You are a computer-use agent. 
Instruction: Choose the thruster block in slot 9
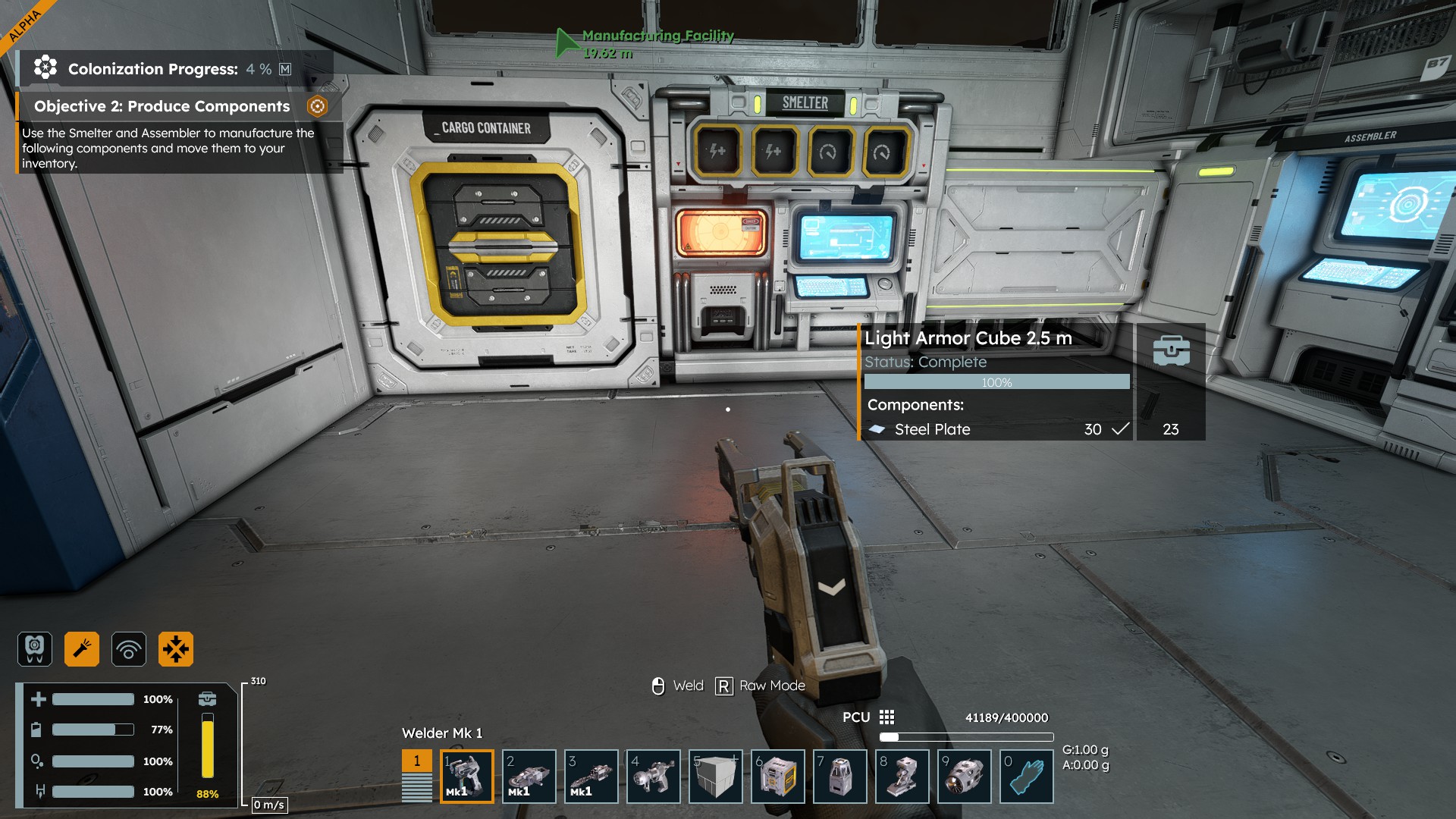click(964, 776)
